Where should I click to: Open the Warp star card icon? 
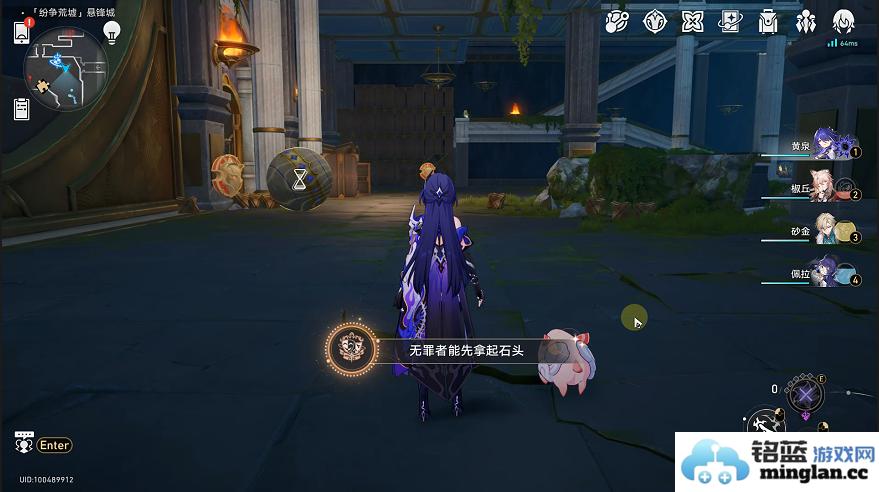[x=730, y=21]
